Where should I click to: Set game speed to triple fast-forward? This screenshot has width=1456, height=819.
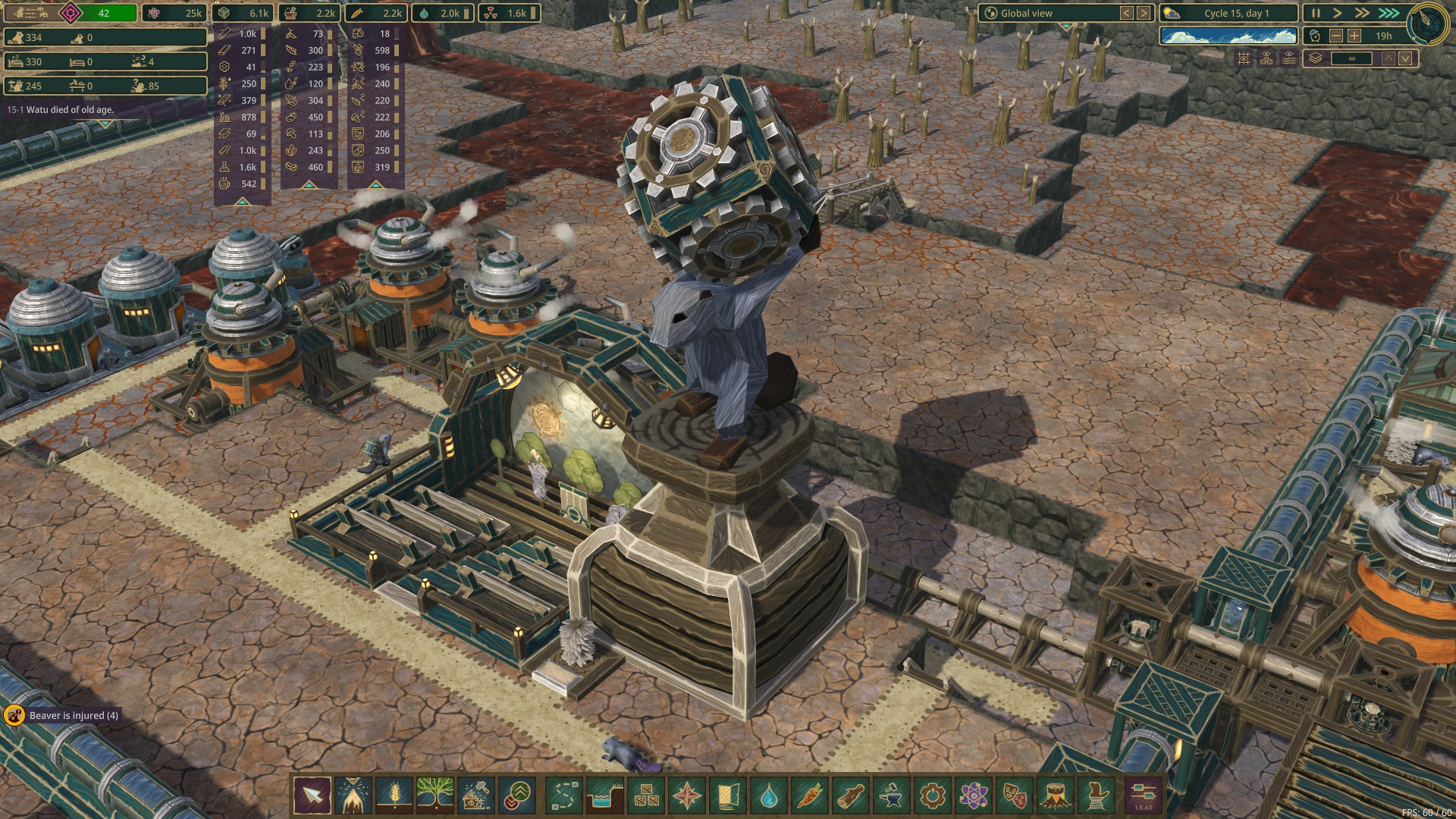(x=1389, y=13)
